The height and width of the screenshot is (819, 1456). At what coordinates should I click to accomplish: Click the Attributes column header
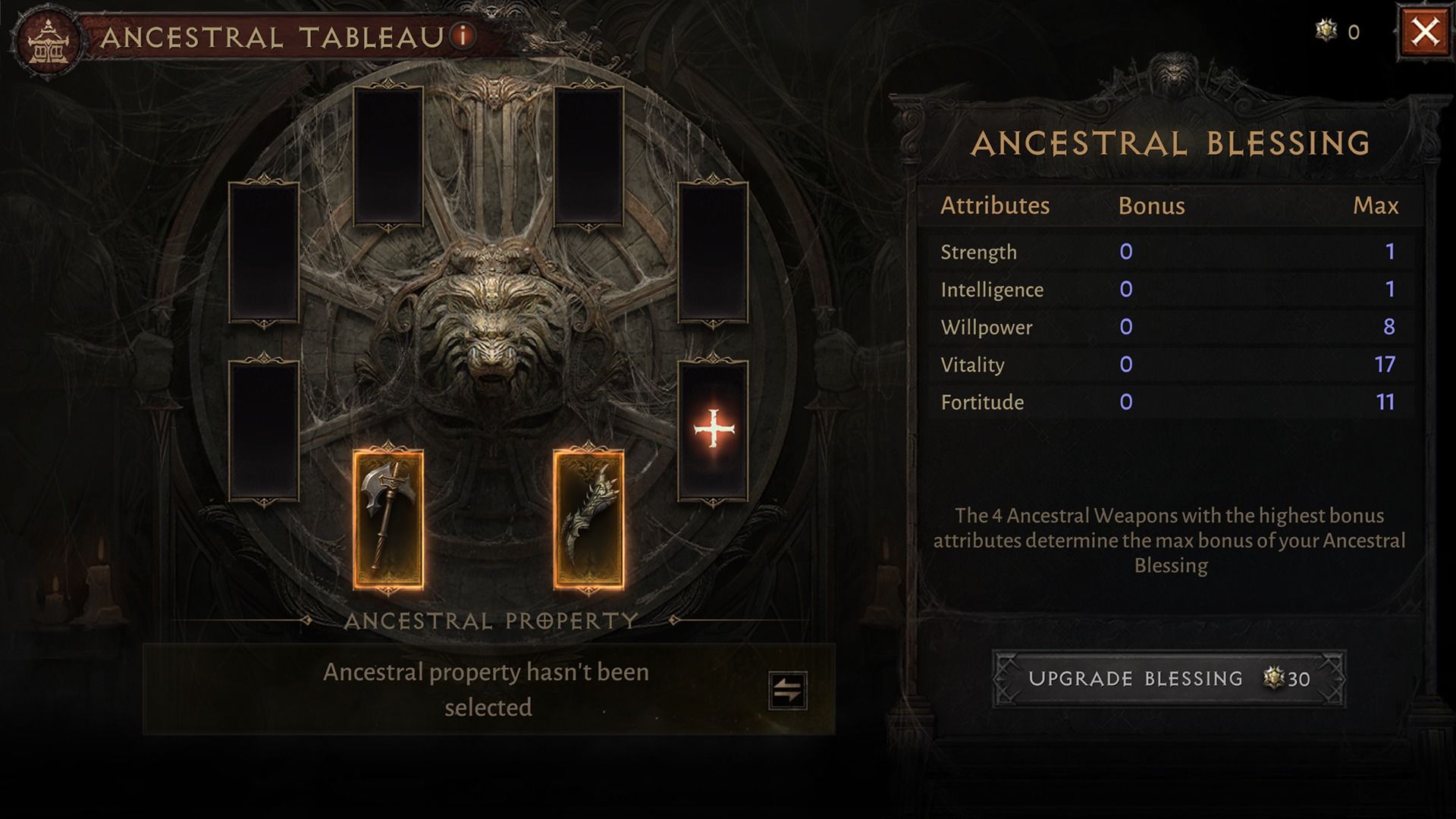pyautogui.click(x=996, y=205)
